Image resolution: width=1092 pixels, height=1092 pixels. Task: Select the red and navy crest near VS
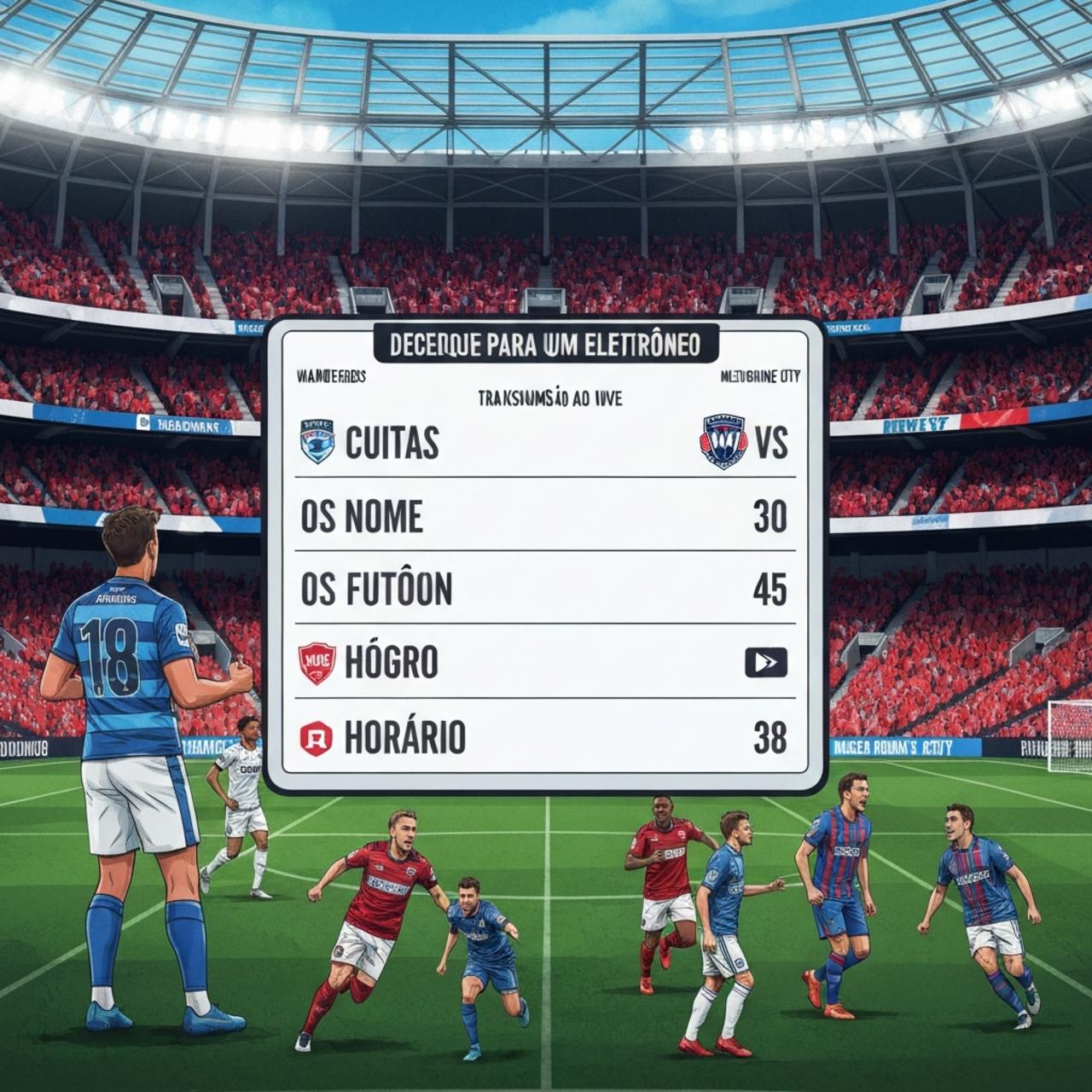tap(723, 442)
